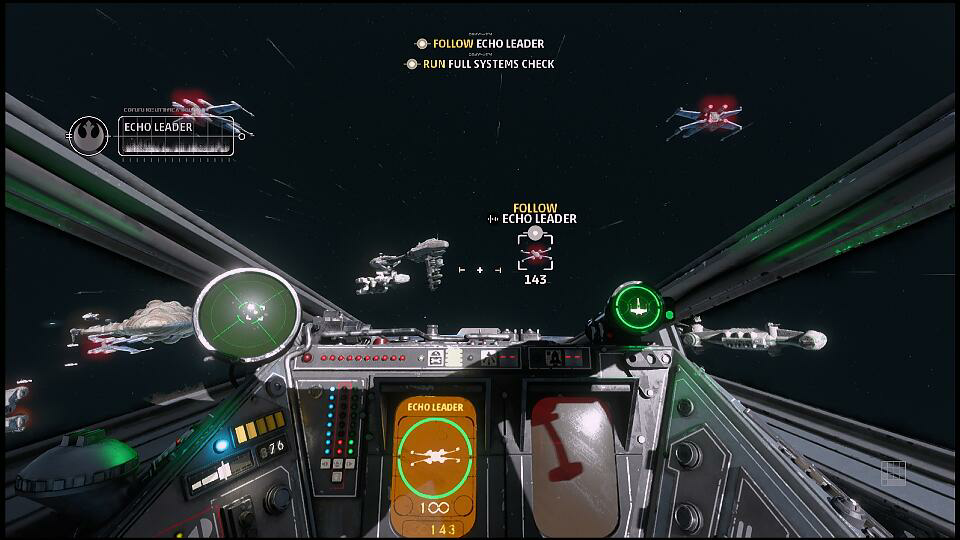Open the Echo Leader comms transmission panel

click(x=177, y=136)
